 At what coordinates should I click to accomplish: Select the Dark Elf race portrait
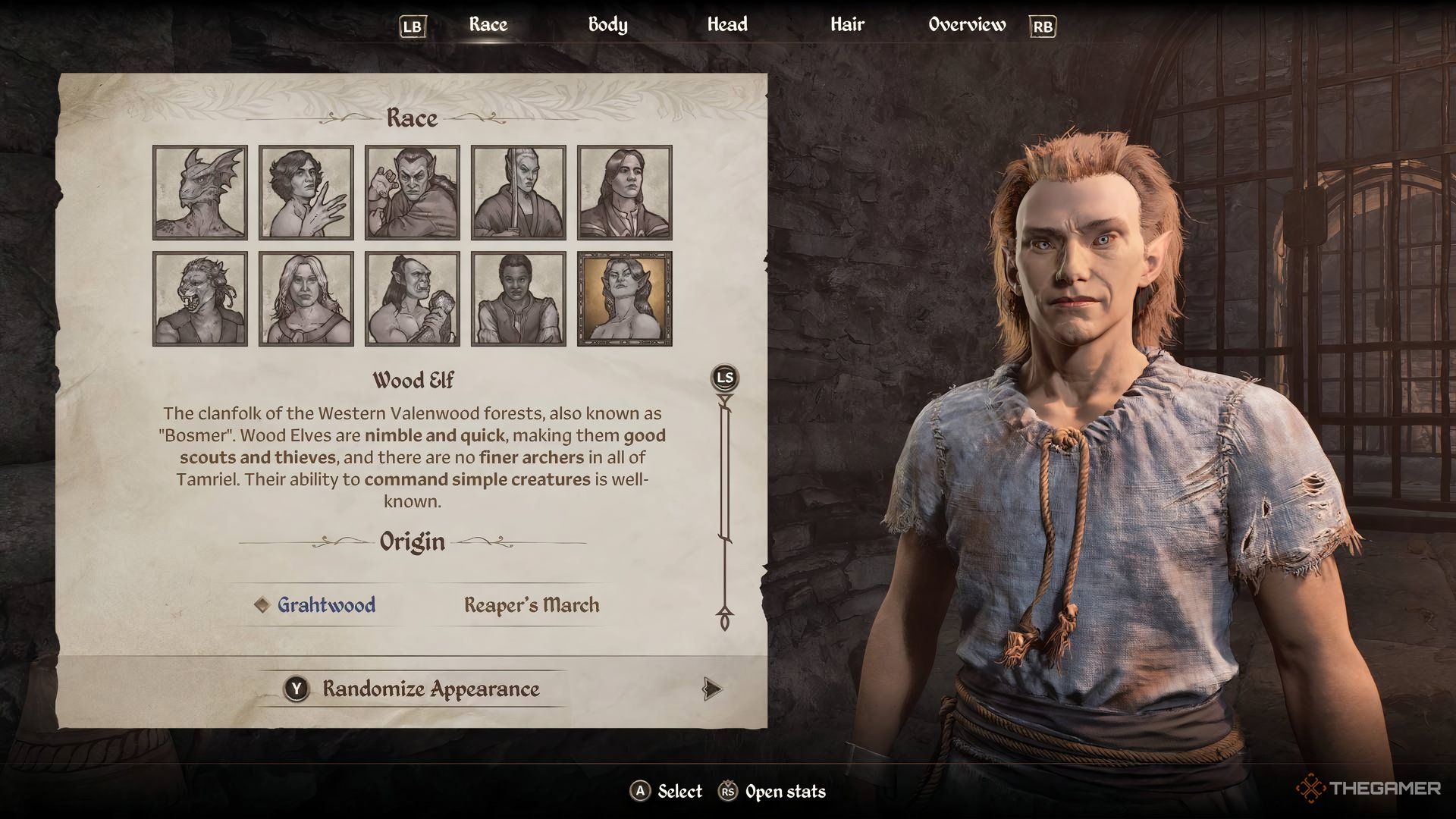411,192
